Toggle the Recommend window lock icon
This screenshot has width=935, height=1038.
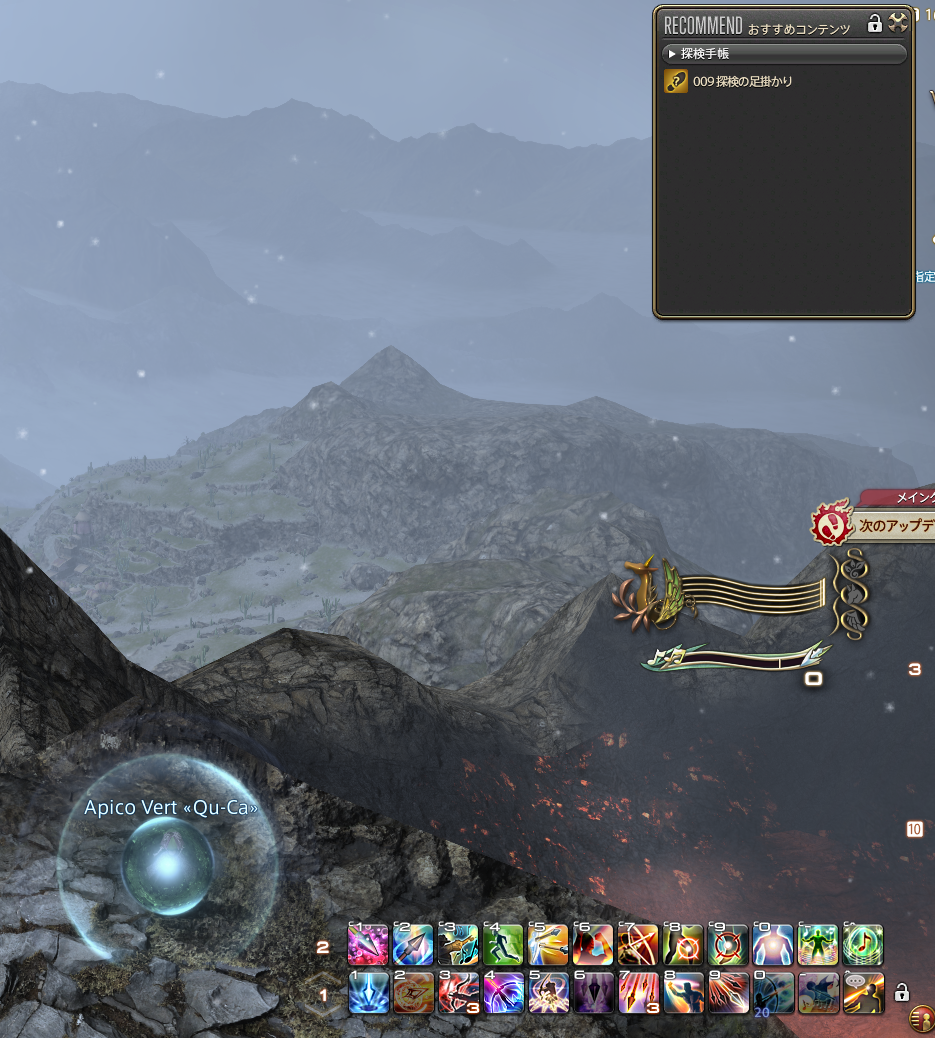tap(874, 23)
